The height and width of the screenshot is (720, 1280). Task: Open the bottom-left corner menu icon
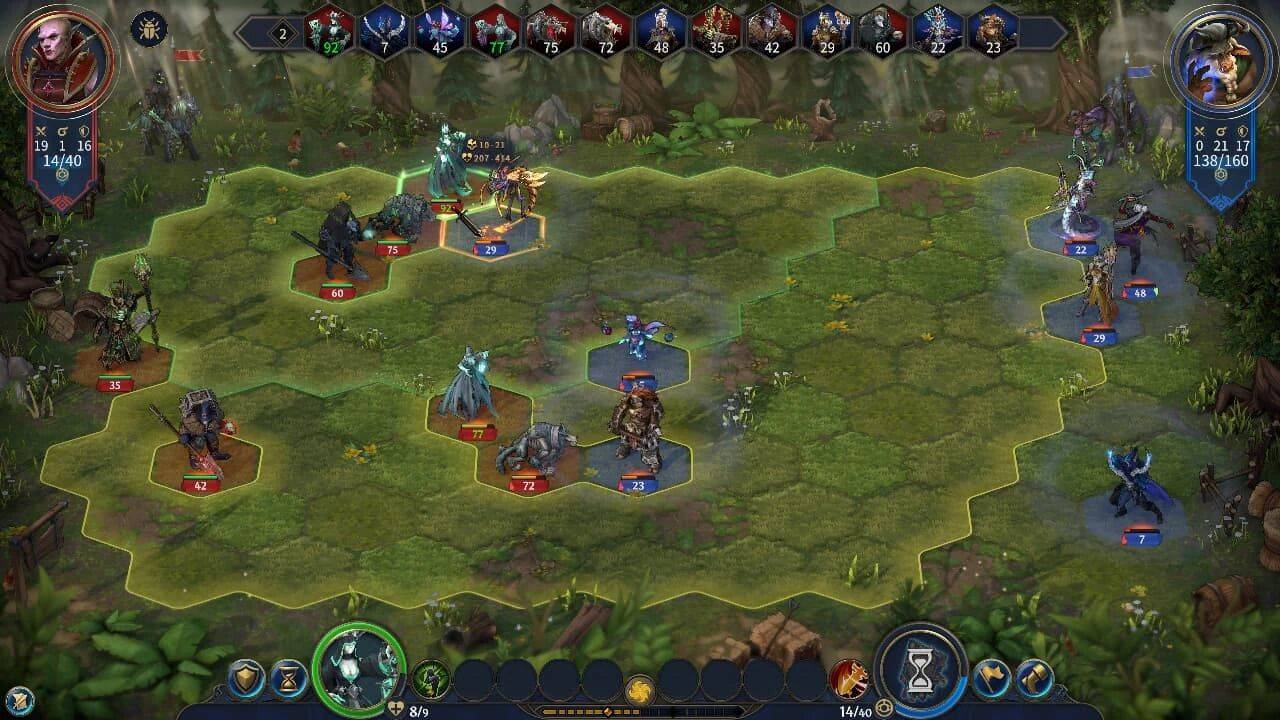pos(18,699)
